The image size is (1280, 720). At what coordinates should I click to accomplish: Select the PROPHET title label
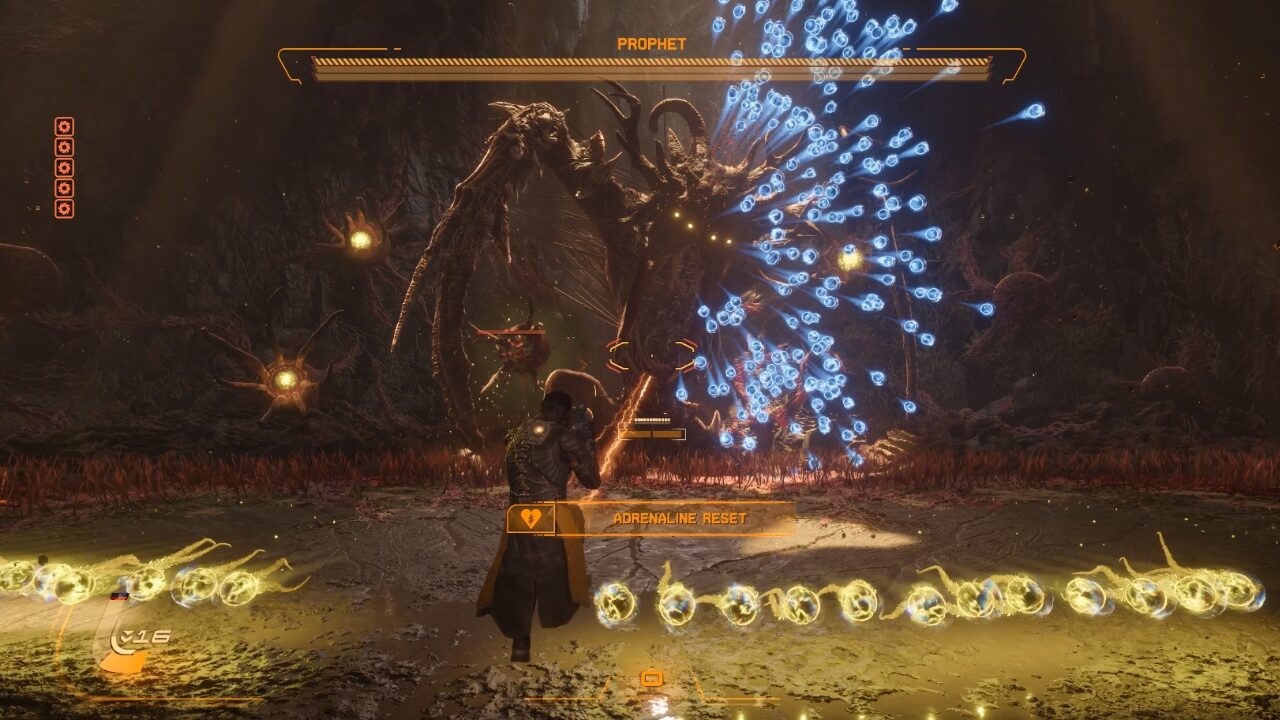click(650, 42)
